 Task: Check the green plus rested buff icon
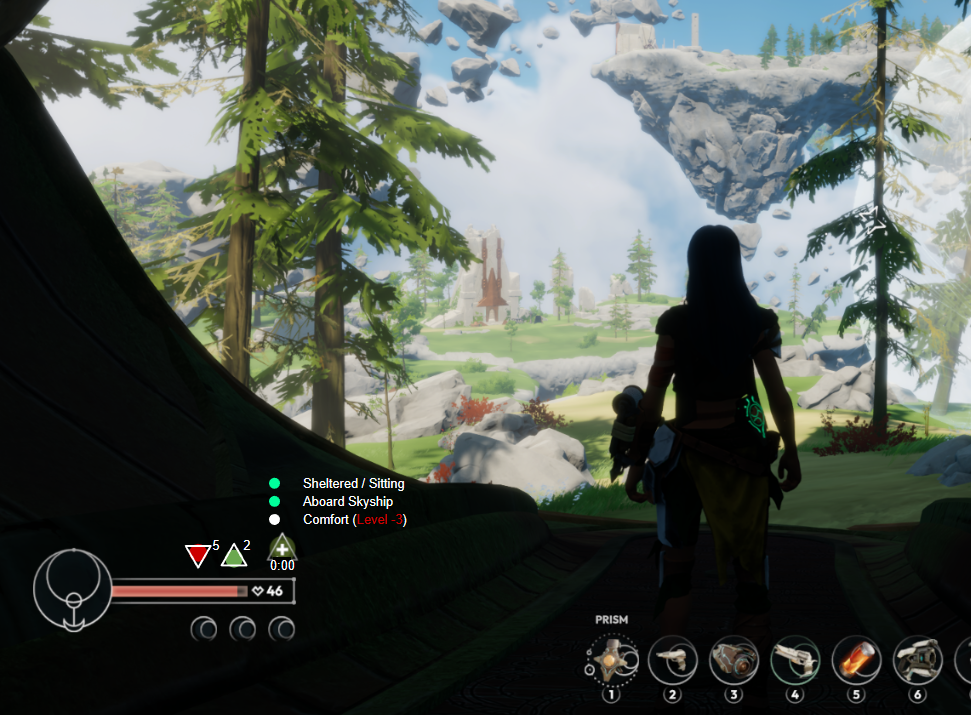282,547
